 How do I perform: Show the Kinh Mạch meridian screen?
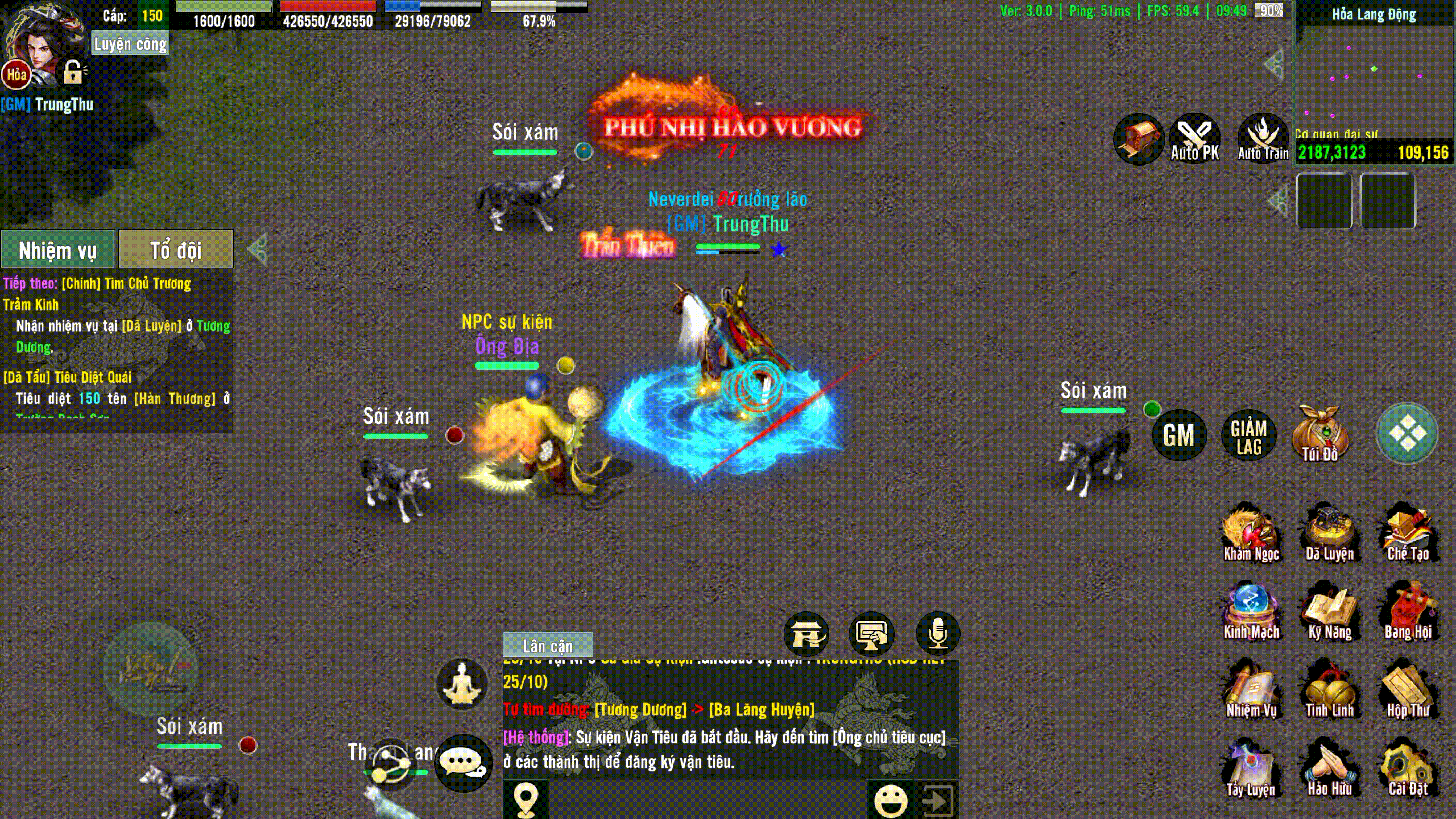pyautogui.click(x=1251, y=613)
